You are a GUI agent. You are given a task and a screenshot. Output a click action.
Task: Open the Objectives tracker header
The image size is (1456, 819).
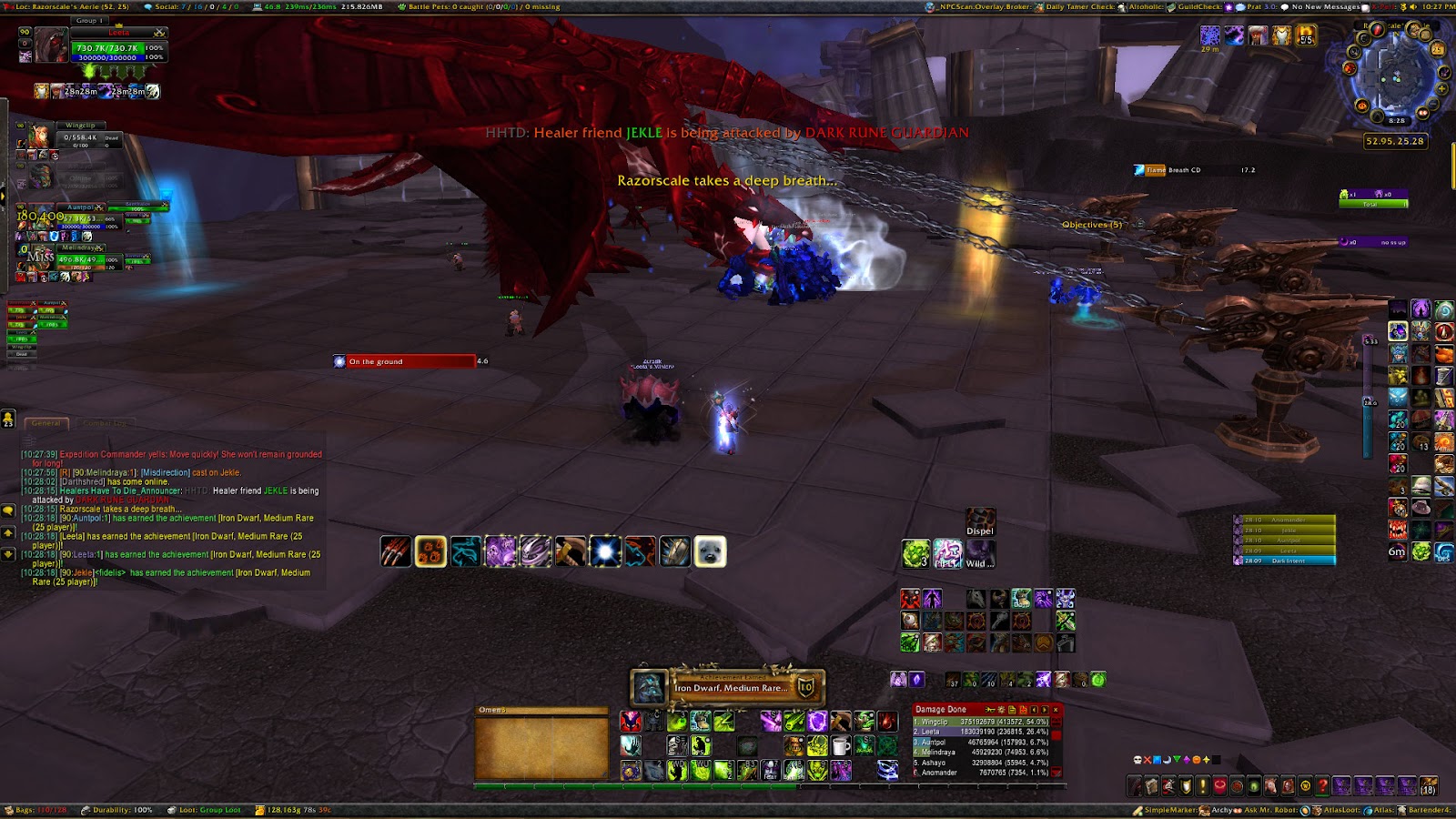(x=1091, y=225)
